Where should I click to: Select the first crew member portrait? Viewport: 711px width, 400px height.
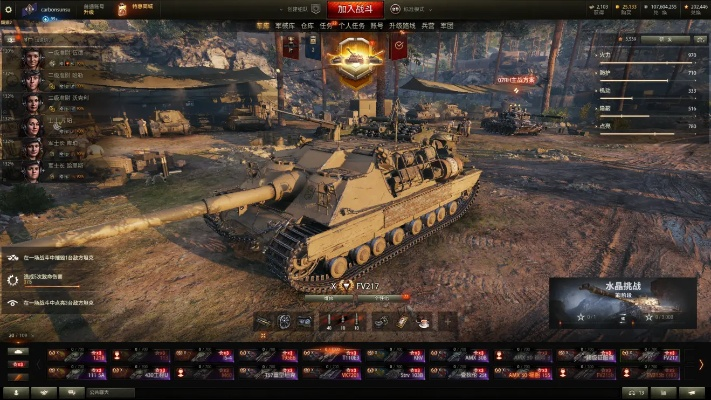pos(31,55)
